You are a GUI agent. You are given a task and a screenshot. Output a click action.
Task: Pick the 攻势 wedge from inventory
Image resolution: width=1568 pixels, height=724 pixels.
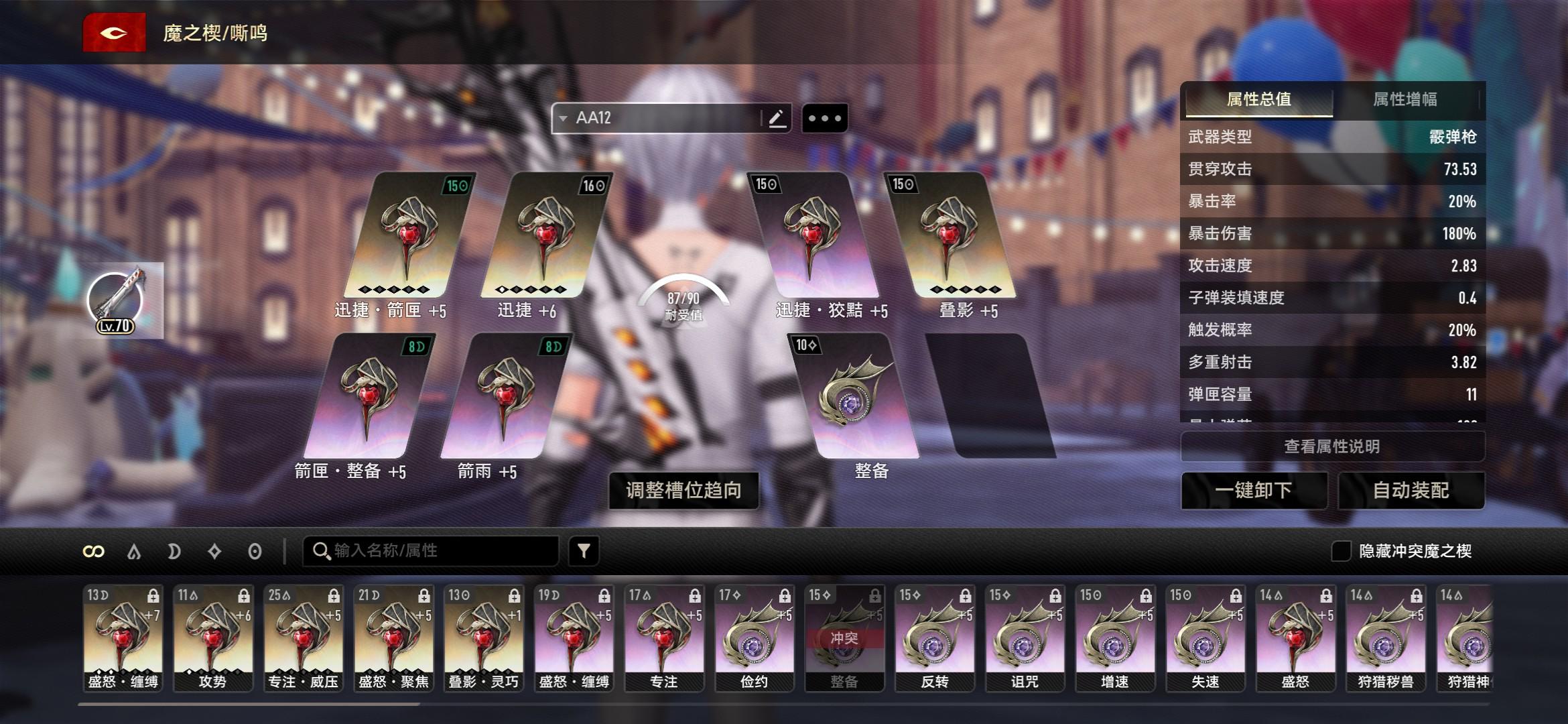[x=212, y=638]
